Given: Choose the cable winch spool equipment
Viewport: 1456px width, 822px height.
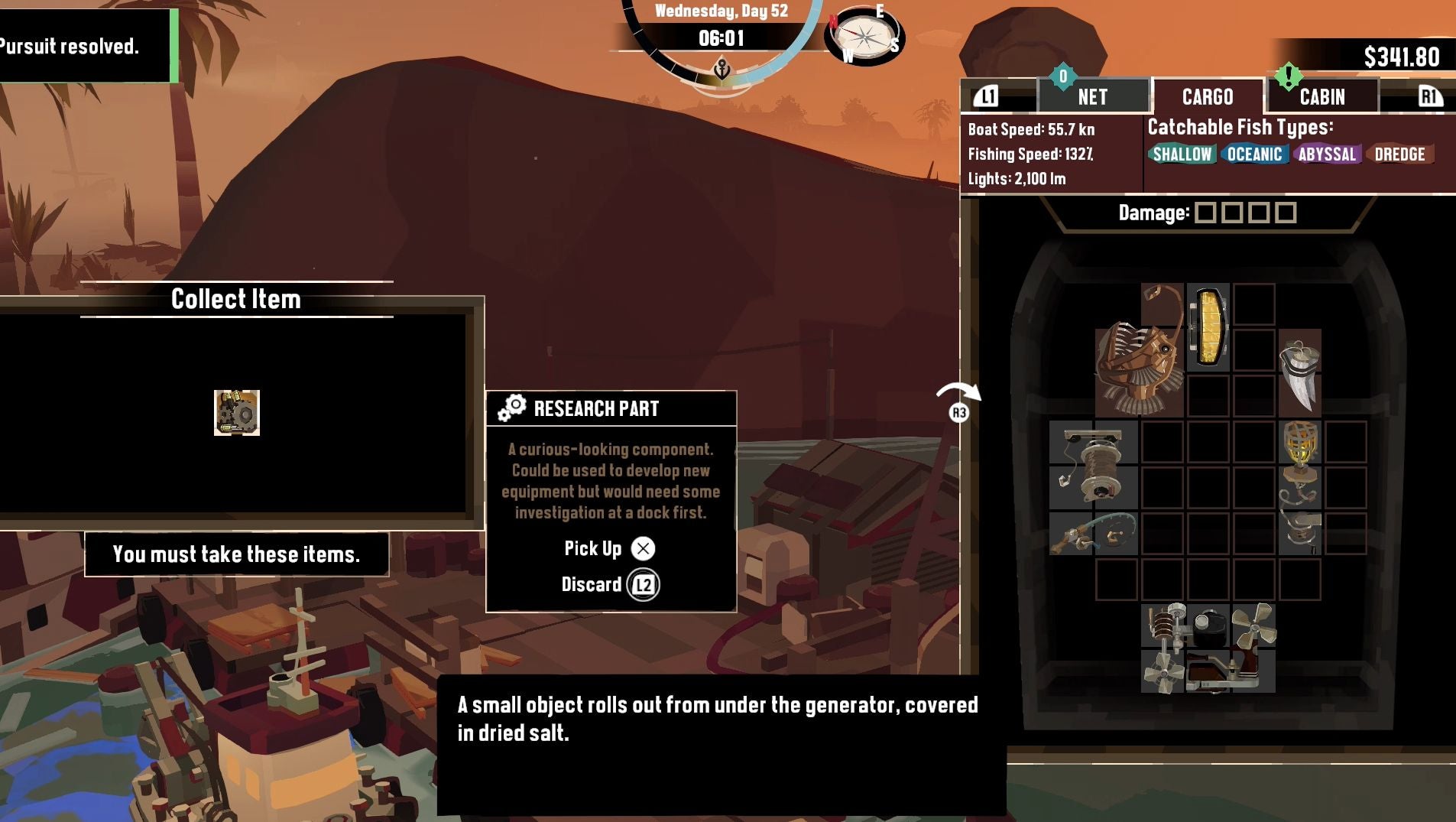Looking at the screenshot, I should (x=1093, y=464).
